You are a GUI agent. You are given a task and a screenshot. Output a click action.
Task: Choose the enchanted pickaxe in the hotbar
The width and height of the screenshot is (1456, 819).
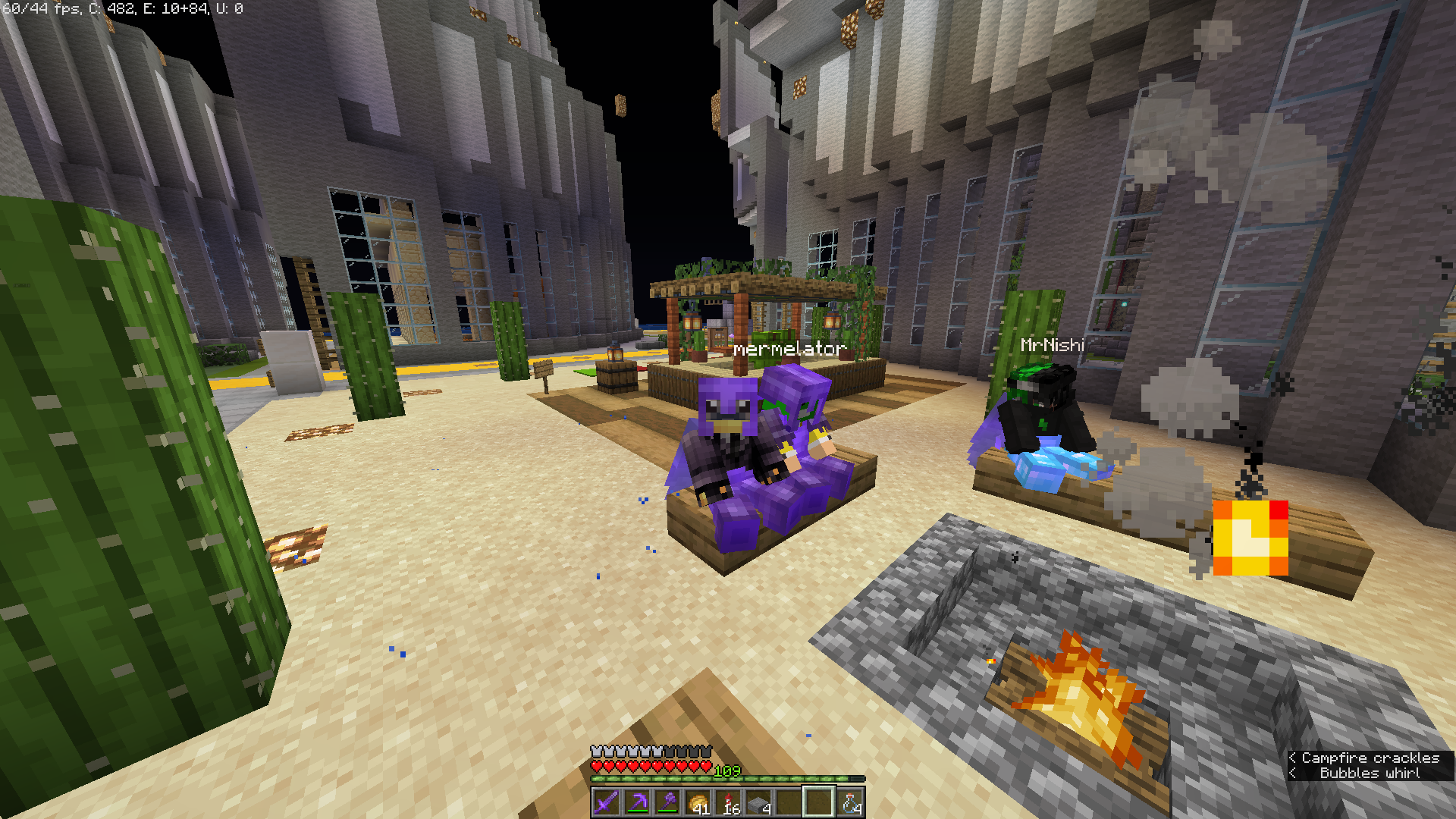pyautogui.click(x=636, y=802)
